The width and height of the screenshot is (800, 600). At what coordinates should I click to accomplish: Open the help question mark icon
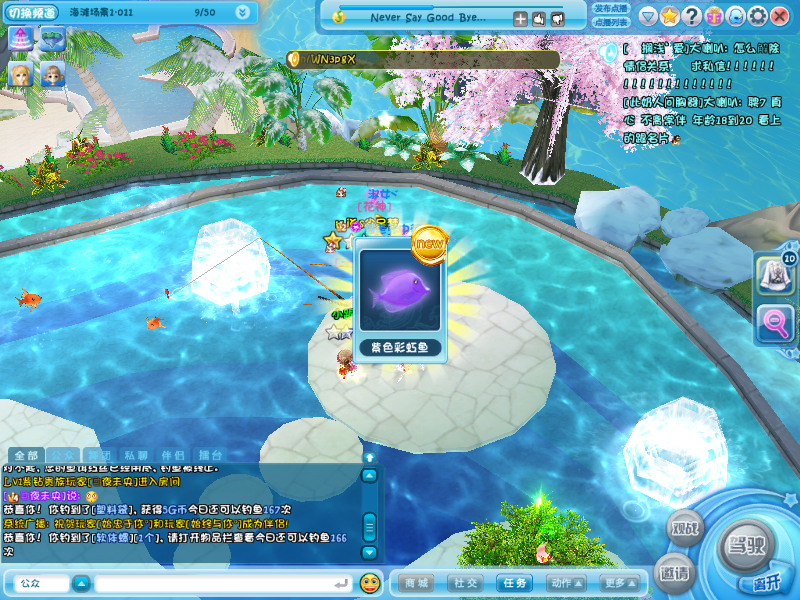pos(691,16)
